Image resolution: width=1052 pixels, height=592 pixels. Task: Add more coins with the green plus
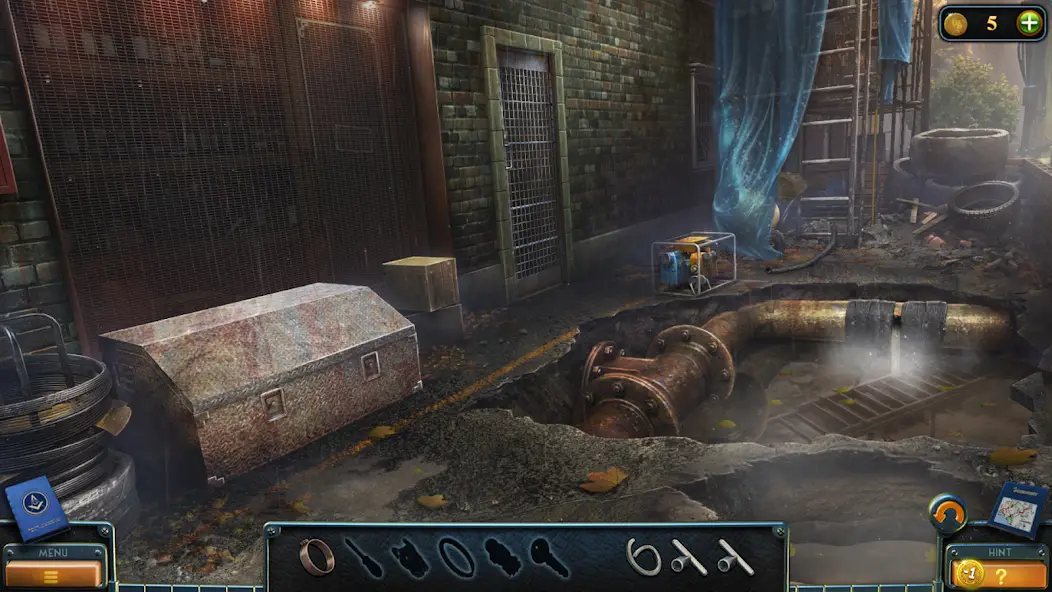click(x=1028, y=23)
